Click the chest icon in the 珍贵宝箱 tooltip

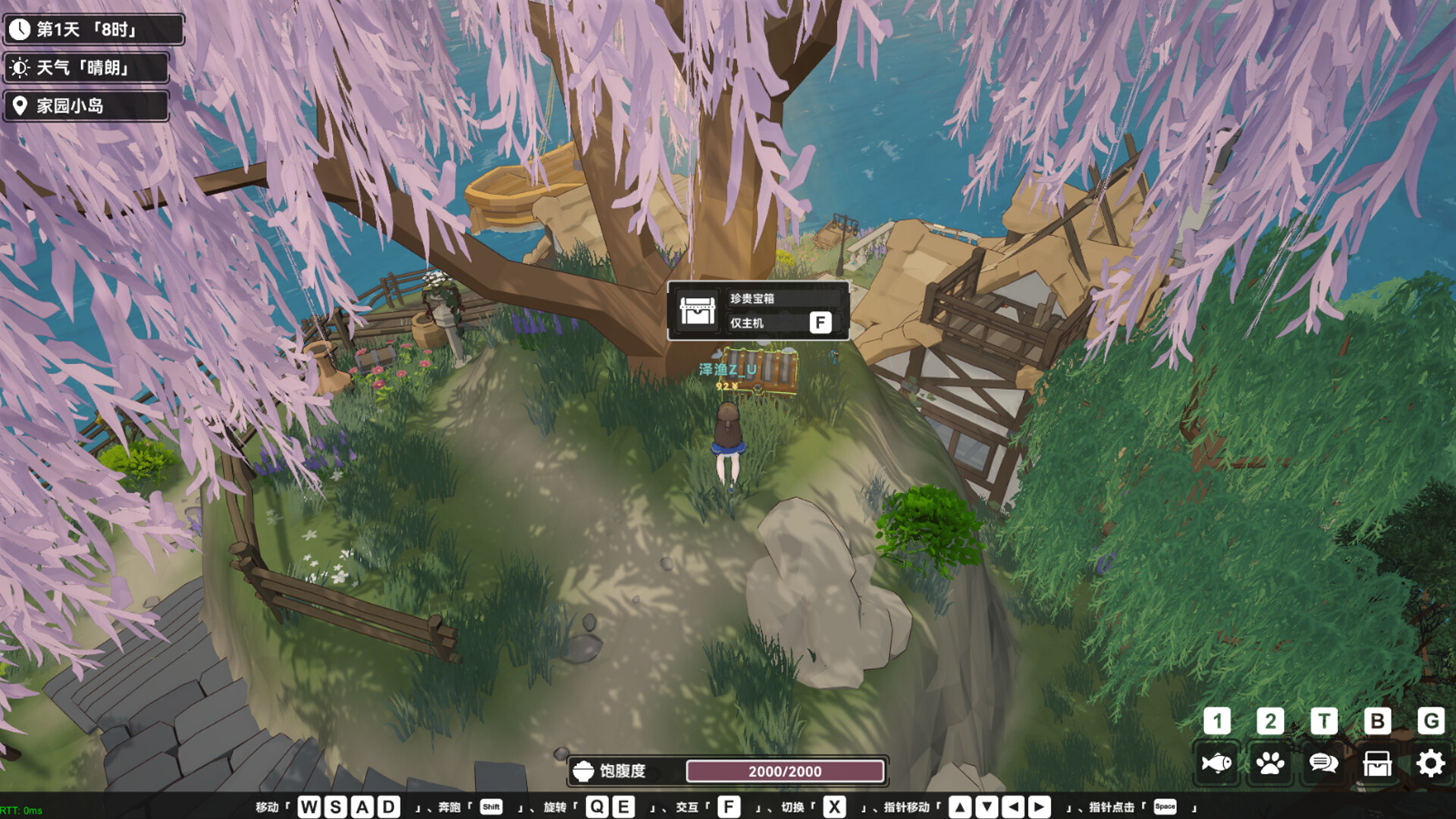(698, 311)
